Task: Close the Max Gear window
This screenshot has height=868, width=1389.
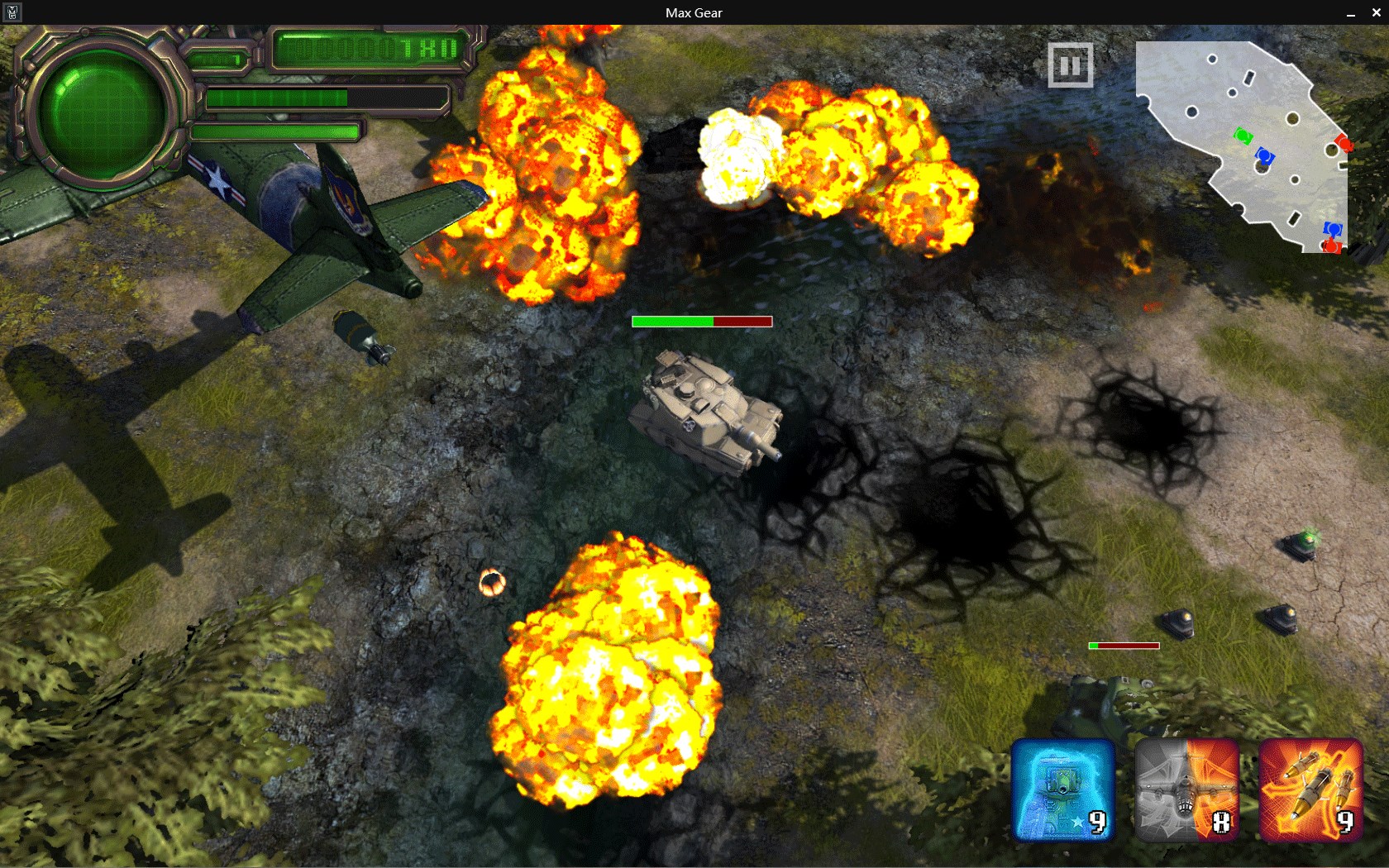Action: (x=1376, y=12)
